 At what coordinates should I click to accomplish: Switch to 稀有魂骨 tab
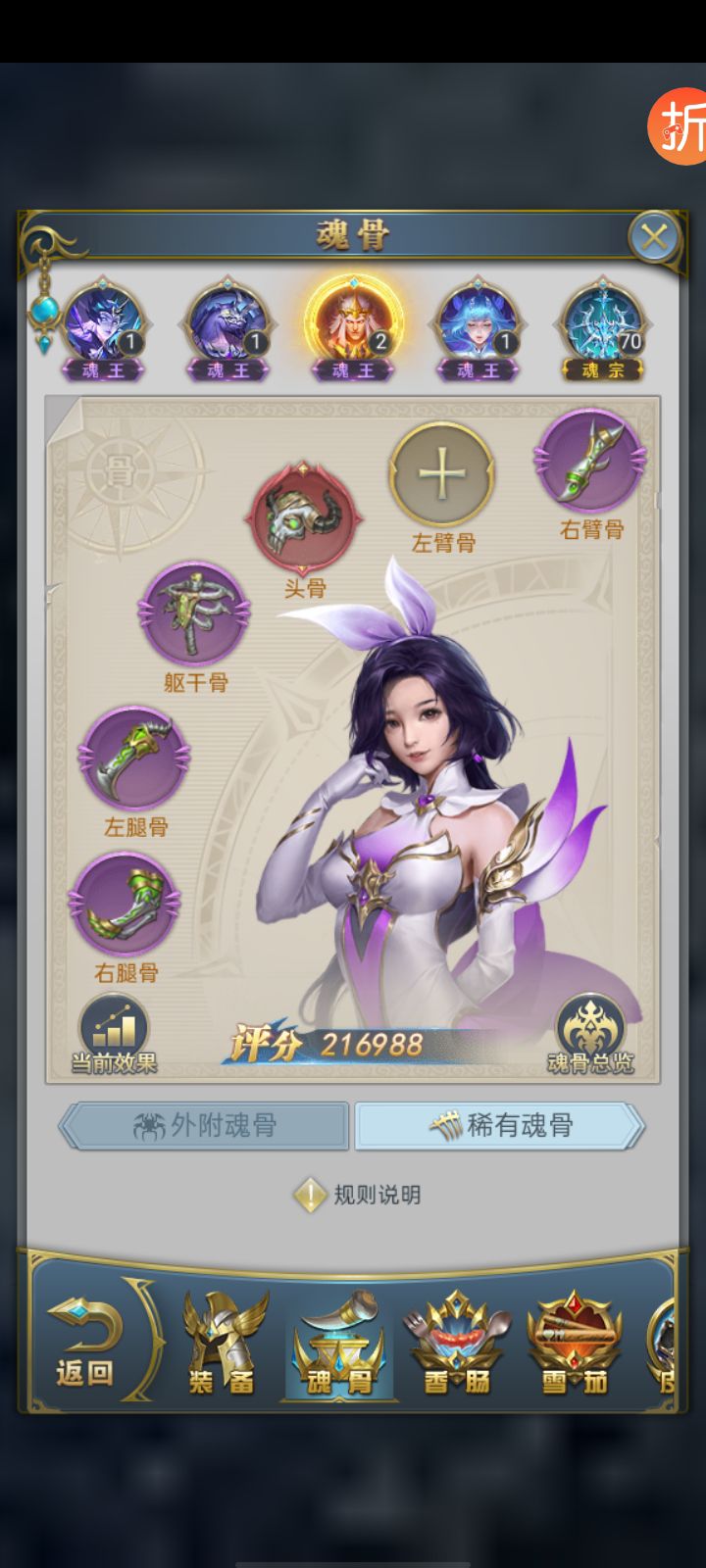click(500, 1126)
